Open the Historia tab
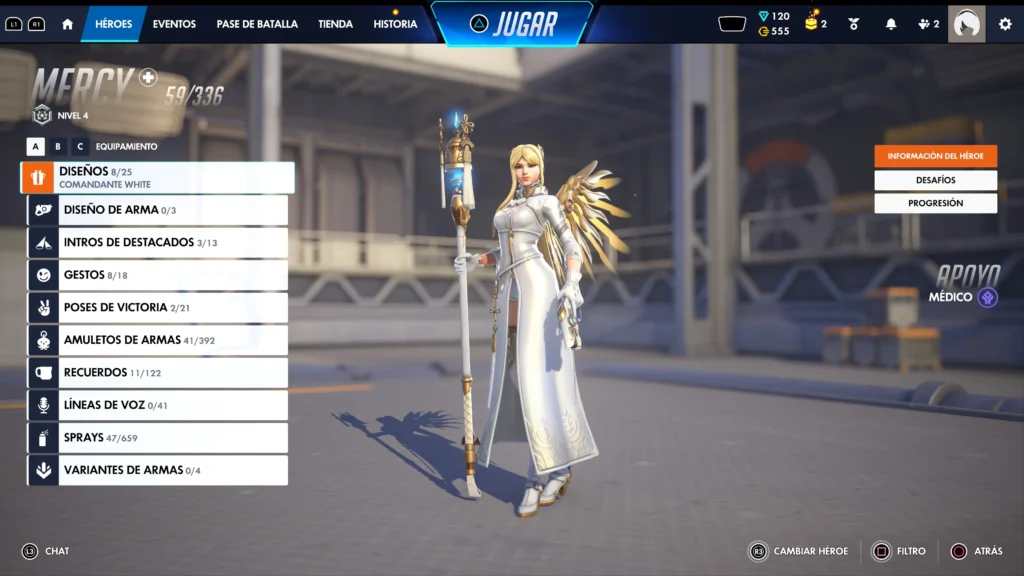 (395, 24)
